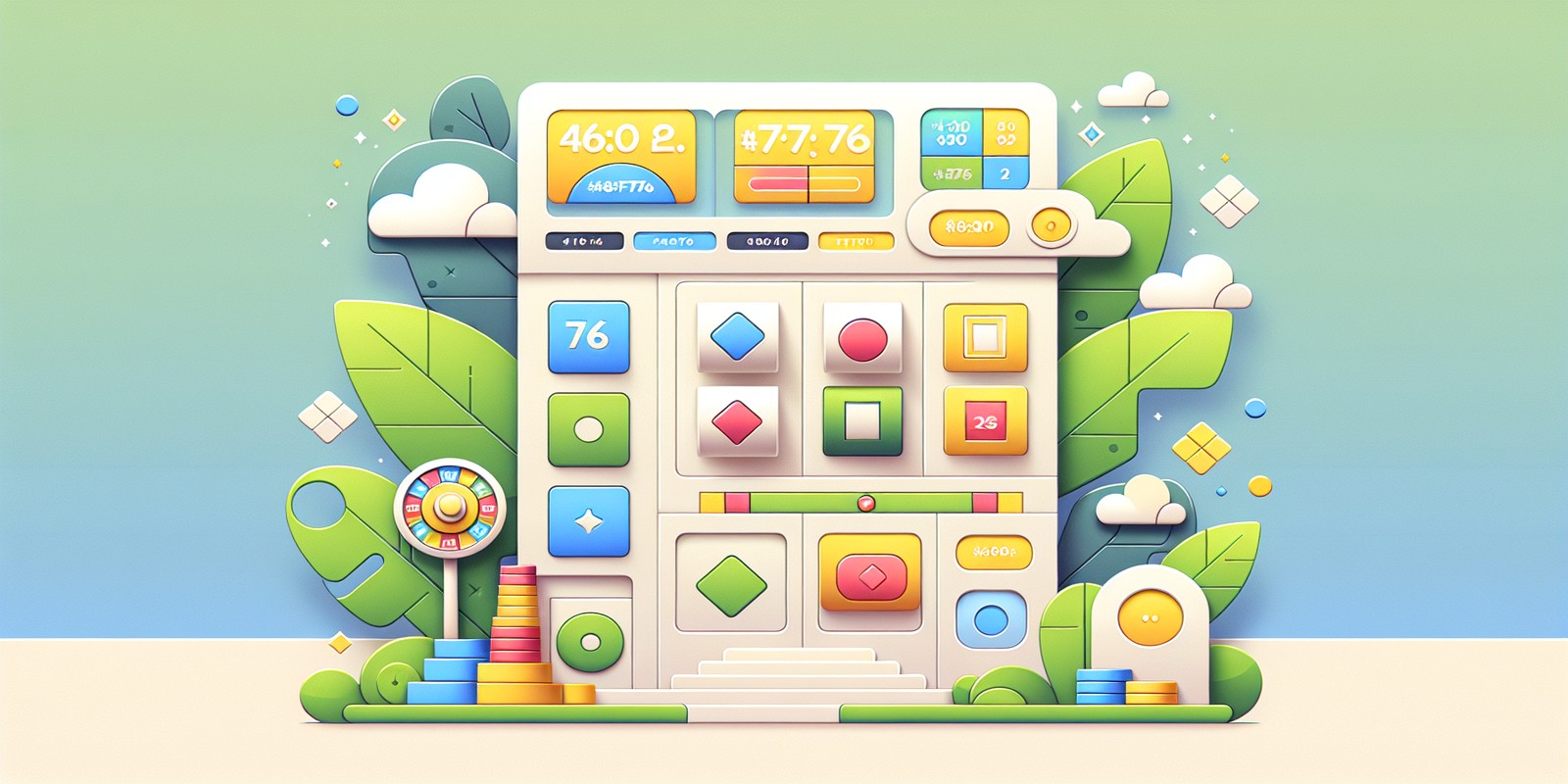This screenshot has height=784, width=1568.
Task: Select the blue square labeled 2
Action: (1004, 173)
